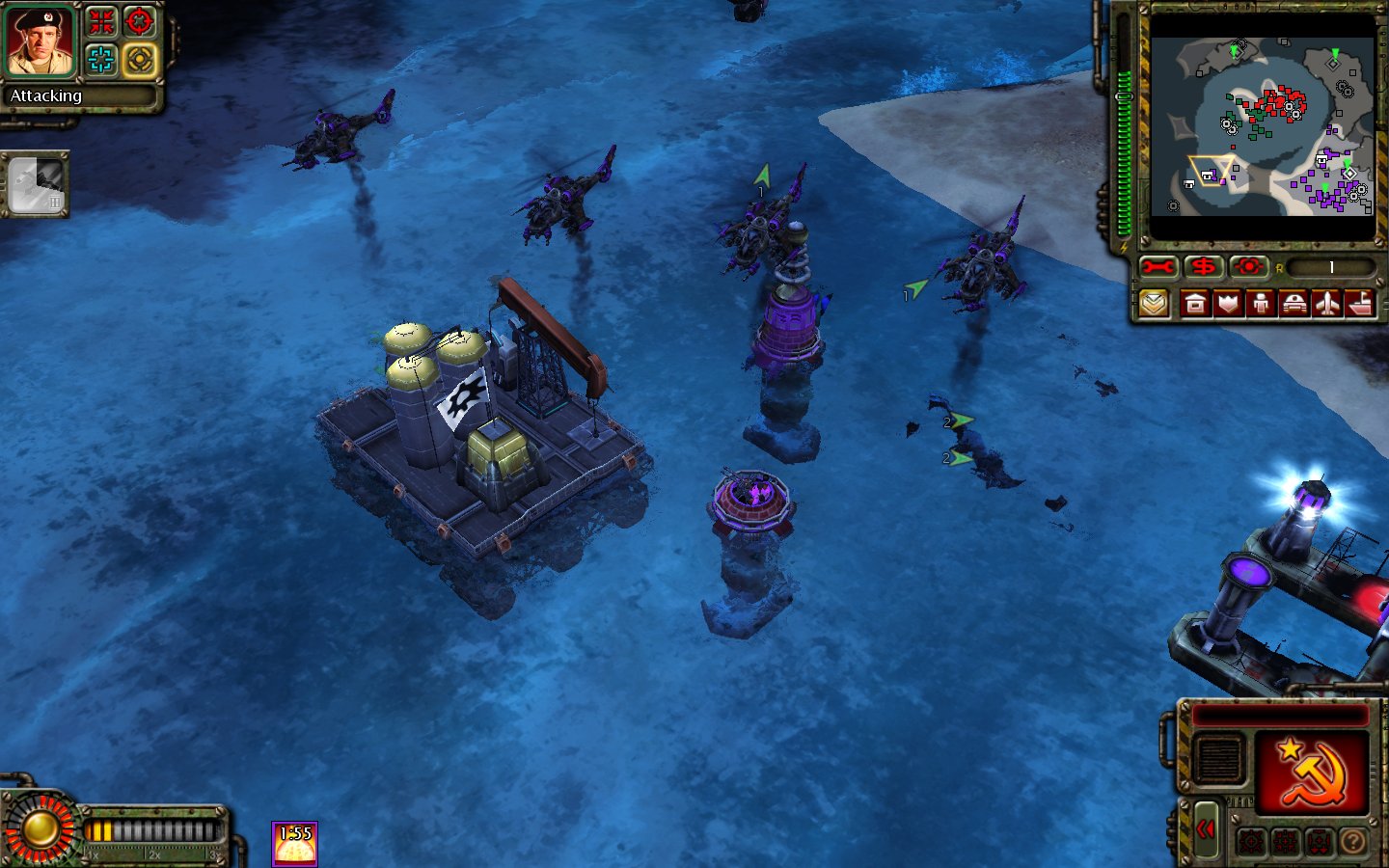1389x868 pixels.
Task: Switch to the aircraft build tab
Action: tap(1327, 305)
